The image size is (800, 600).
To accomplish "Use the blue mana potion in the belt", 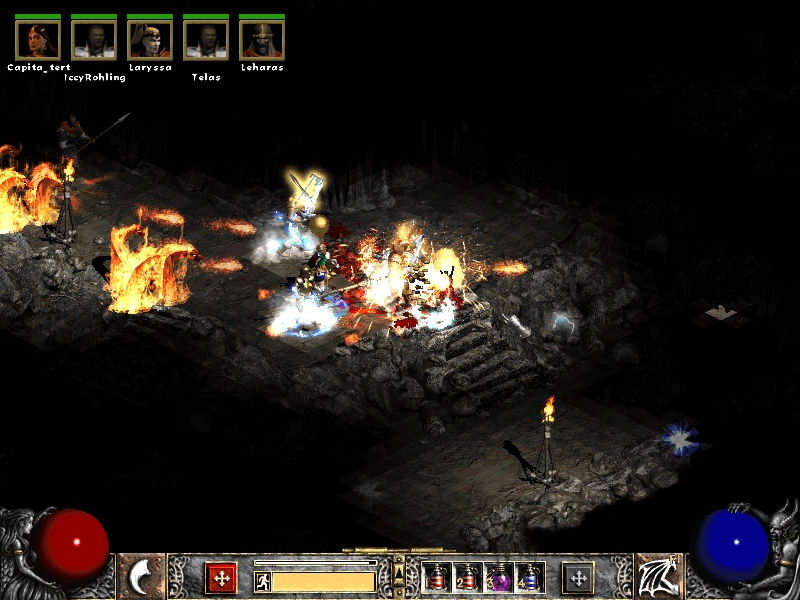I will tap(530, 578).
